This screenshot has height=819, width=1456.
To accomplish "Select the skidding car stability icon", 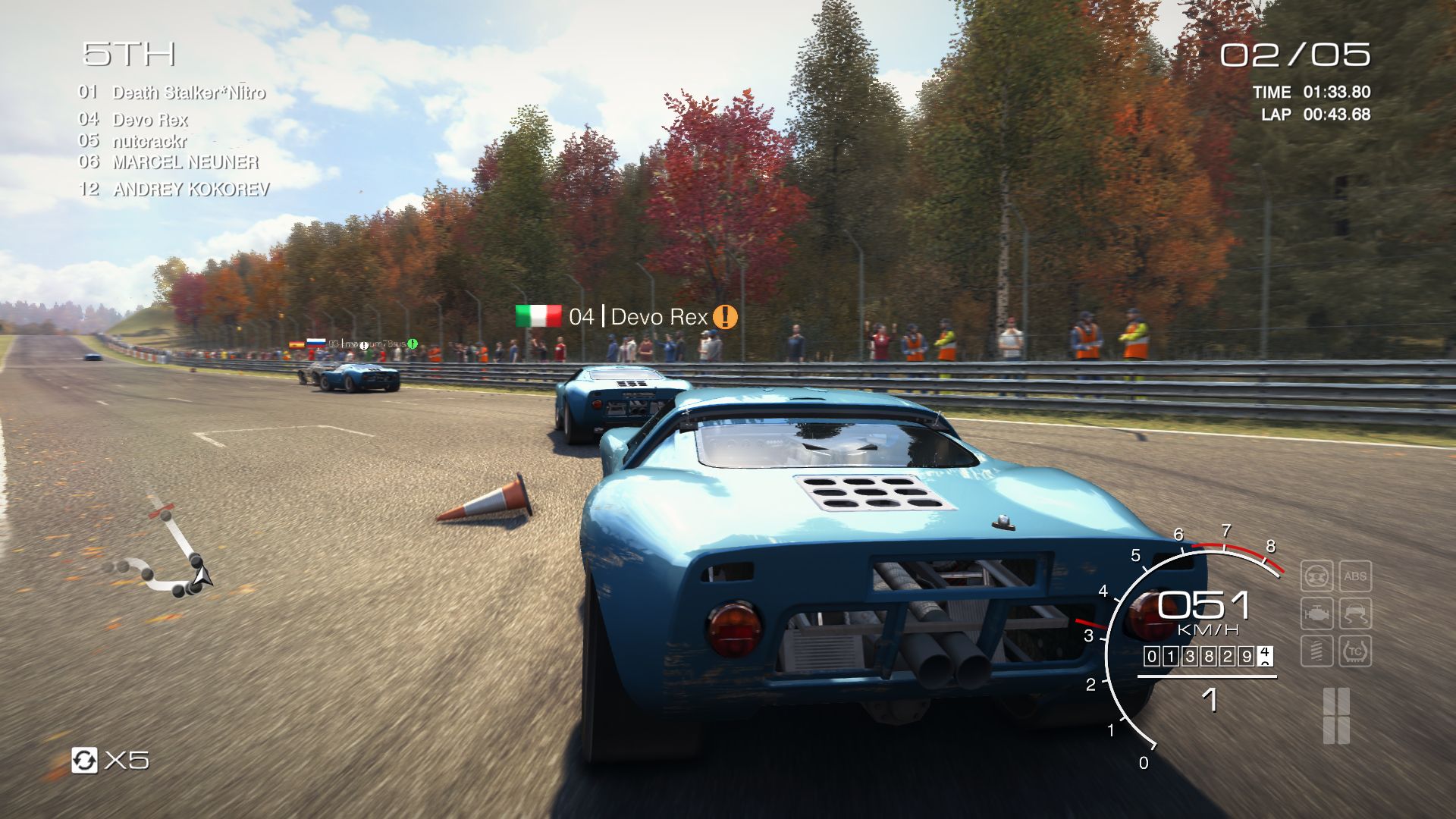I will (1355, 613).
